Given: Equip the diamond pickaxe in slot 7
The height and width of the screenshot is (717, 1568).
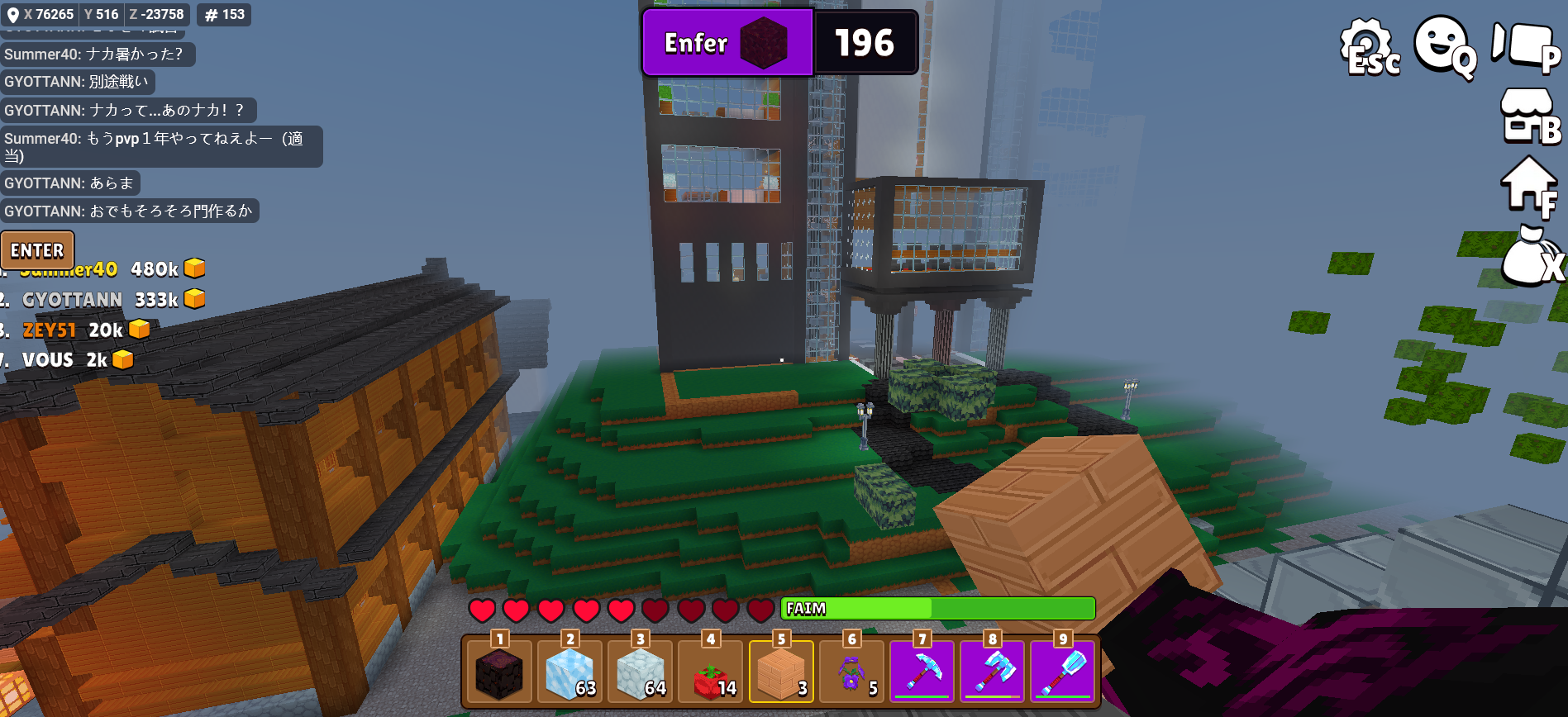Looking at the screenshot, I should click(922, 672).
